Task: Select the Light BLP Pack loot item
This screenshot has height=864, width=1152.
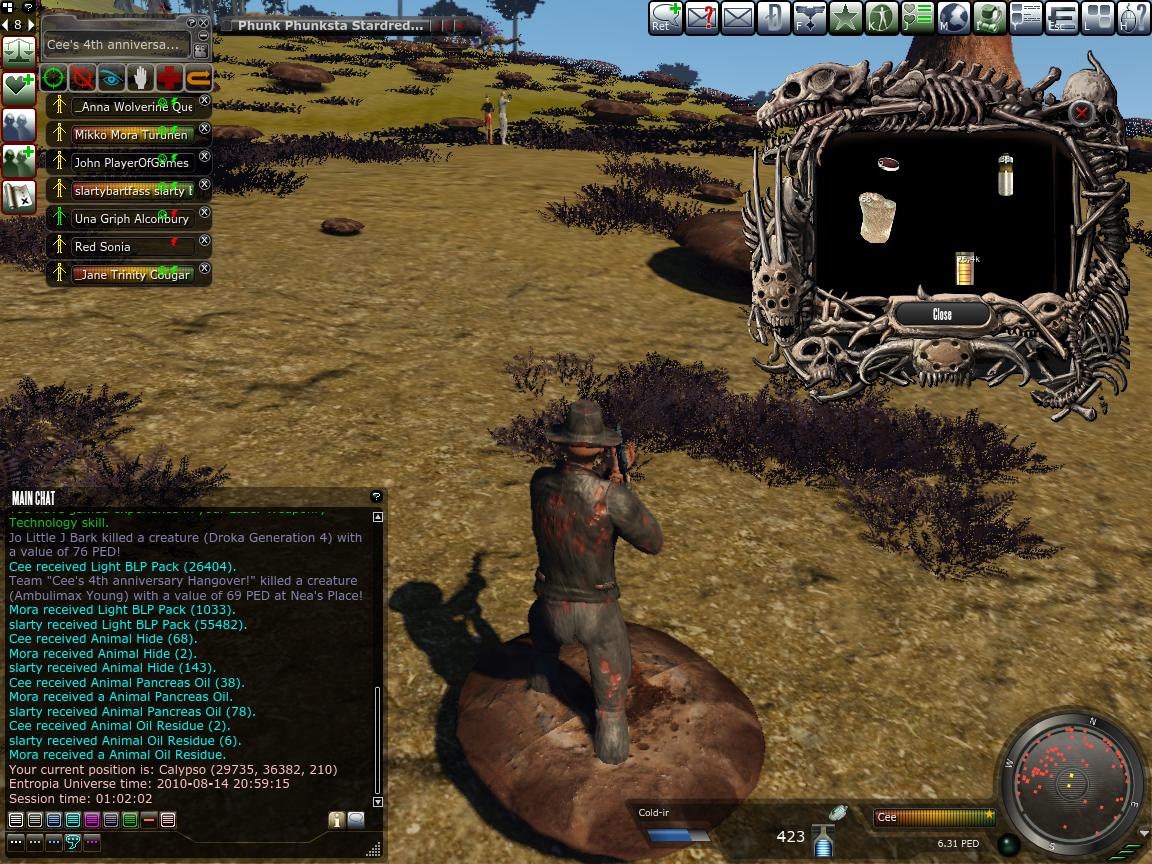Action: coord(964,269)
